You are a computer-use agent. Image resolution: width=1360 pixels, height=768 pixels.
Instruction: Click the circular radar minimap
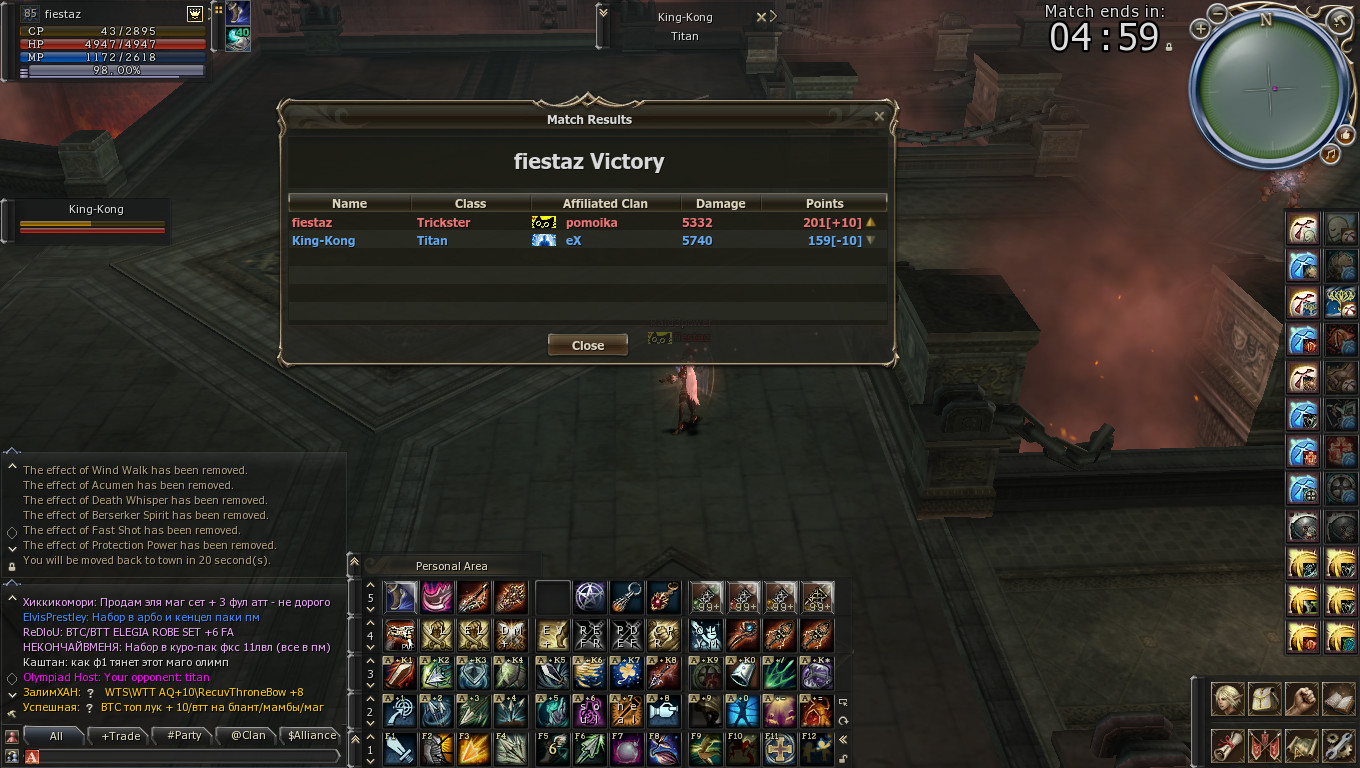pyautogui.click(x=1270, y=88)
